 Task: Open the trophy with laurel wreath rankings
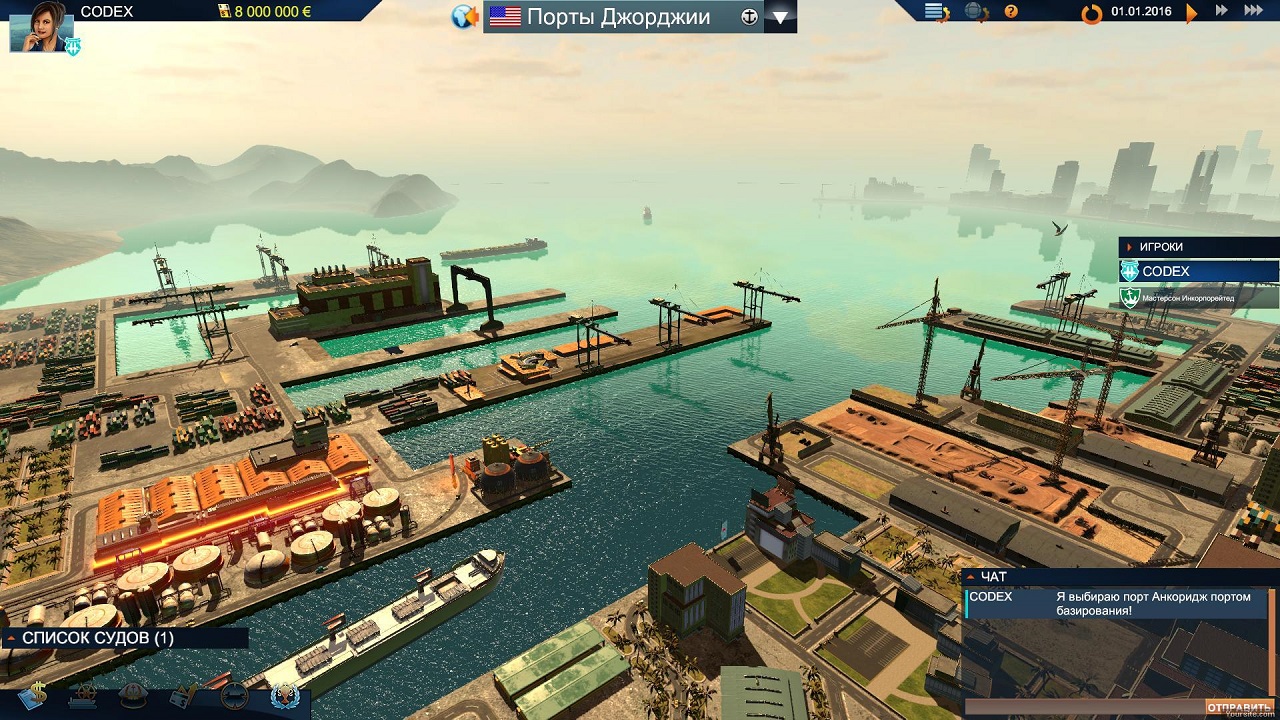pos(285,695)
